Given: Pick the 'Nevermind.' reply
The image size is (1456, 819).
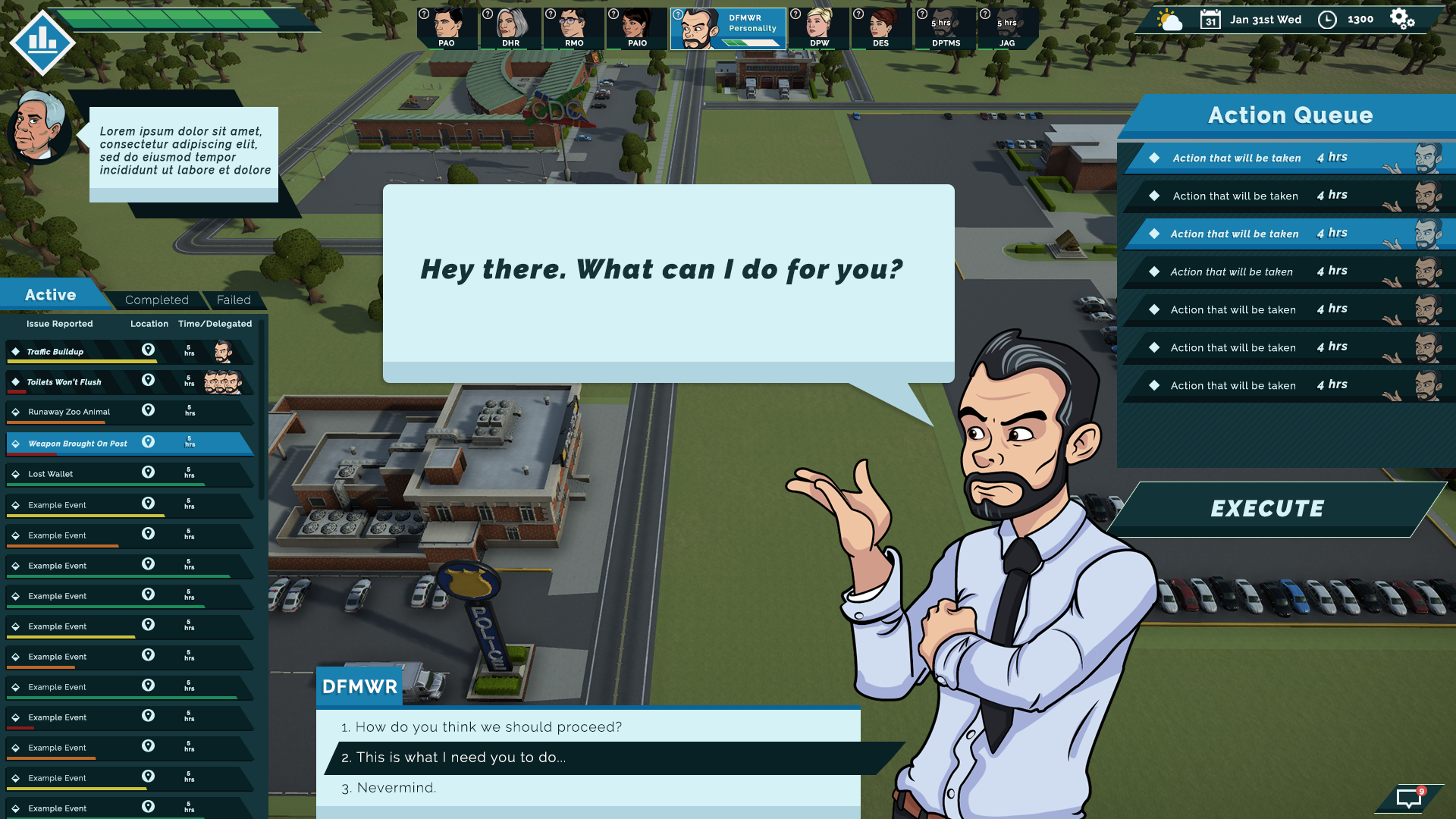Looking at the screenshot, I should (397, 788).
